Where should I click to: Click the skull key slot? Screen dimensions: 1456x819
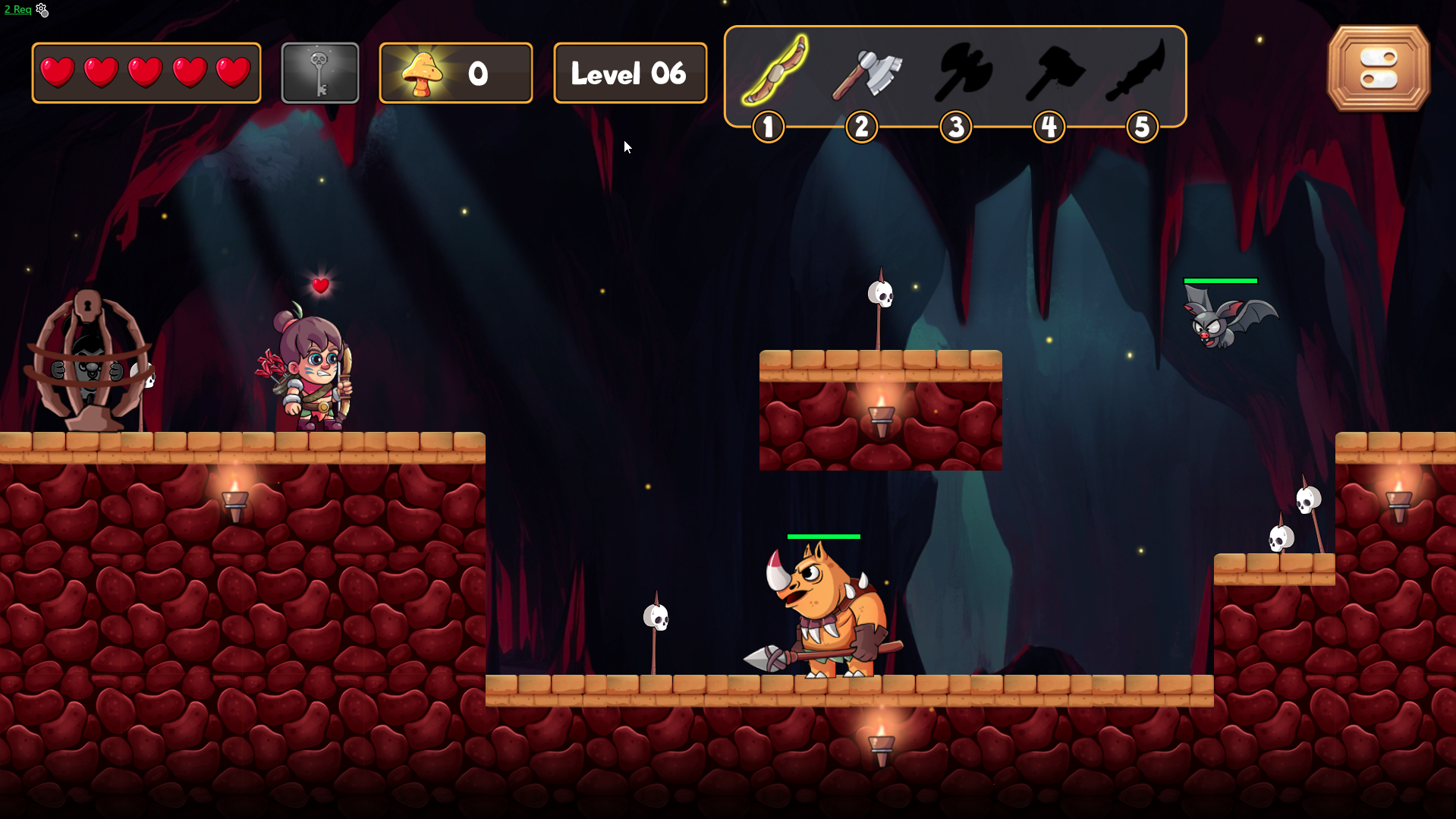pos(319,73)
